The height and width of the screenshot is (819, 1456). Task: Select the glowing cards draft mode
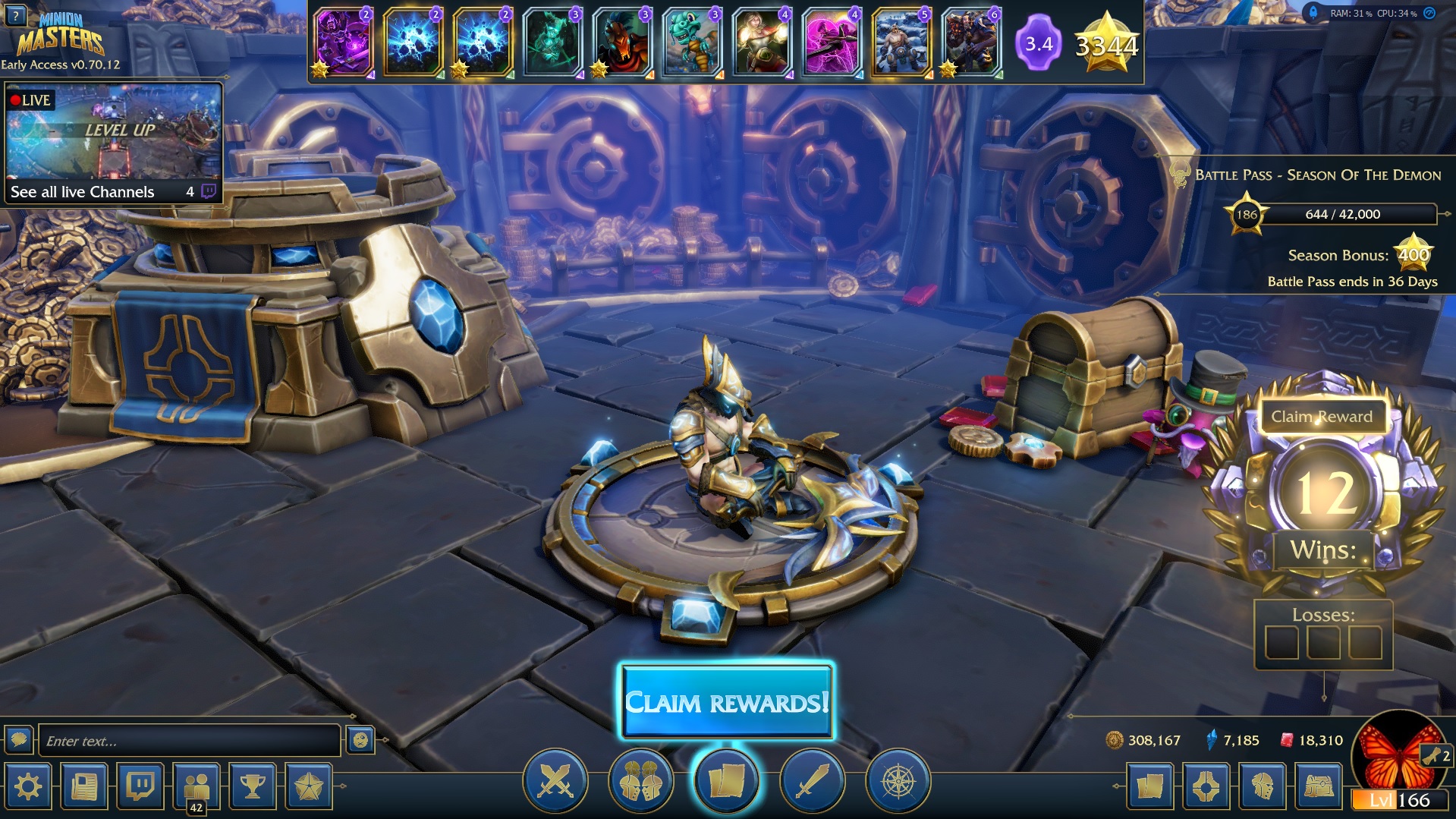point(726,781)
